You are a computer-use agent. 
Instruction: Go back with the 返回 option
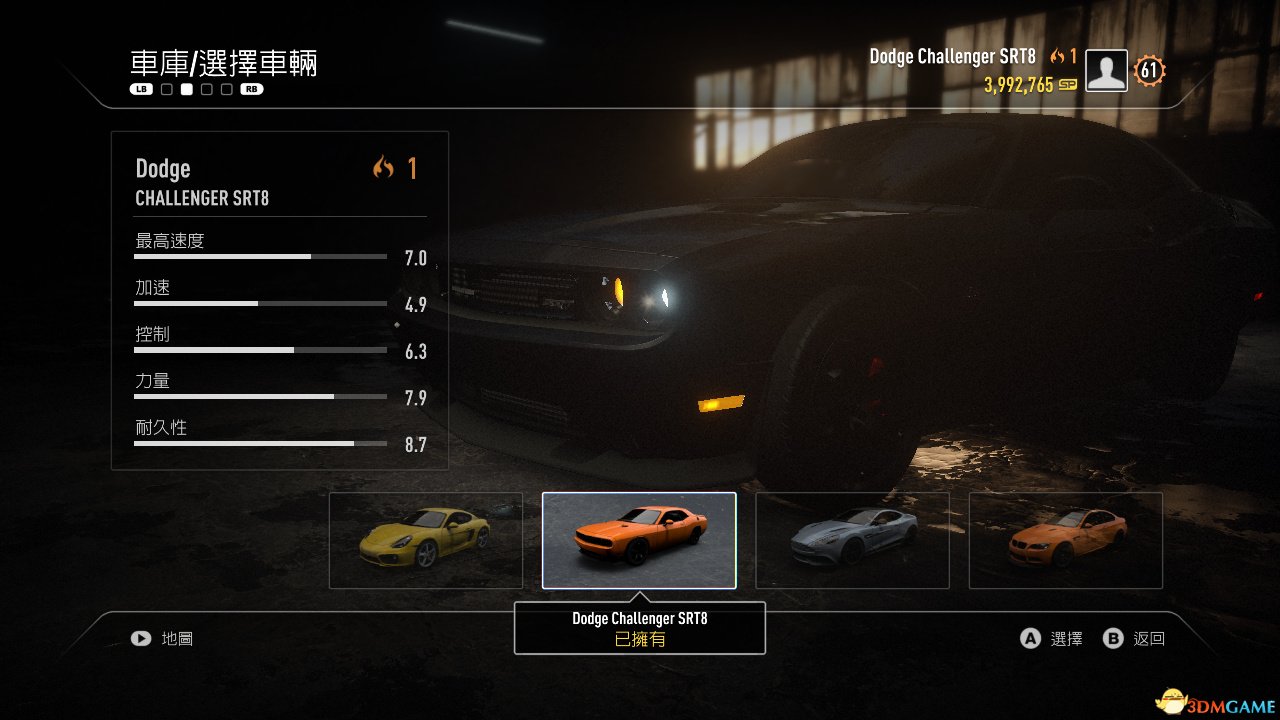(1135, 638)
